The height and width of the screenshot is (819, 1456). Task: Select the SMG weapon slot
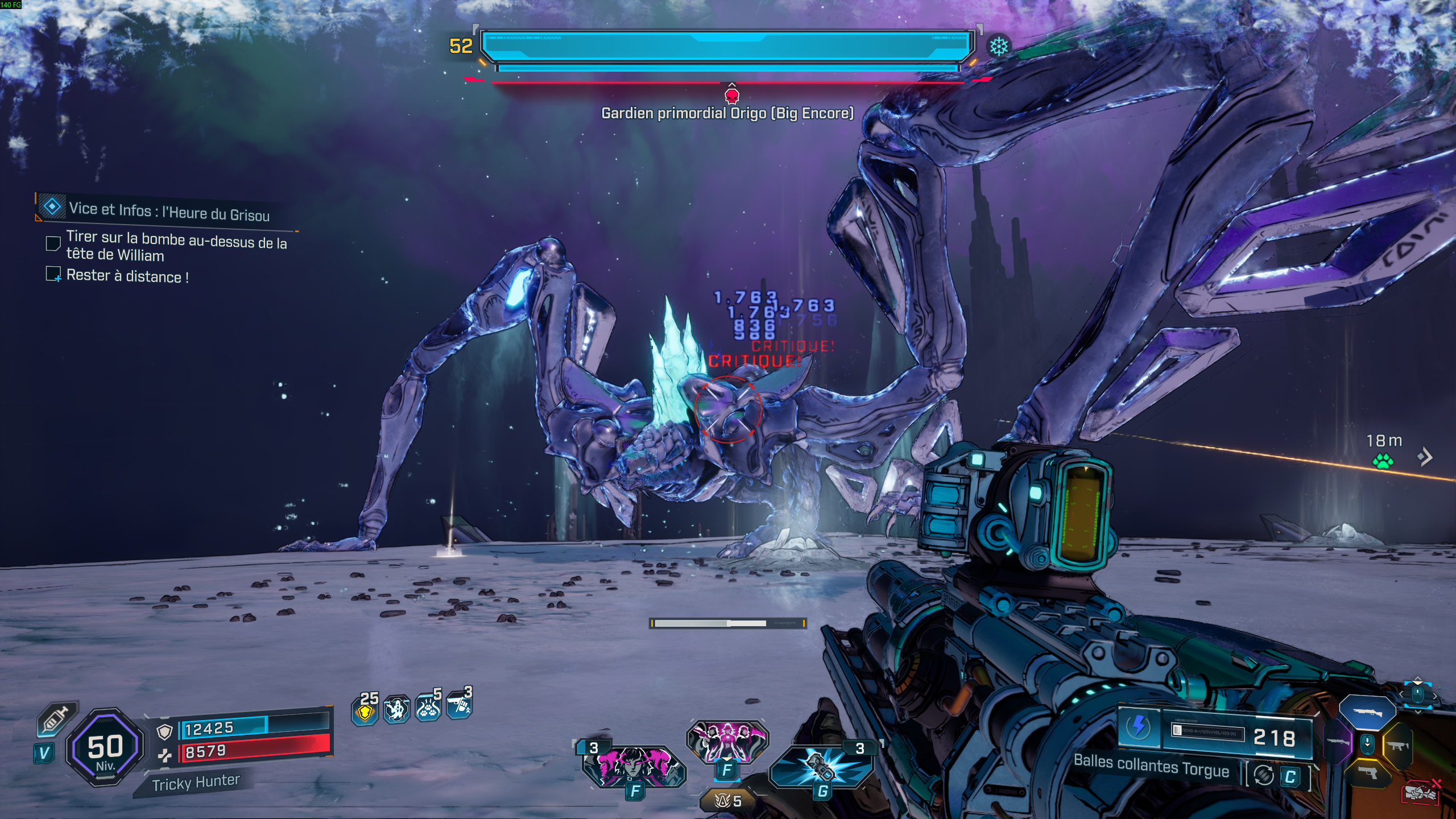coord(1398,746)
